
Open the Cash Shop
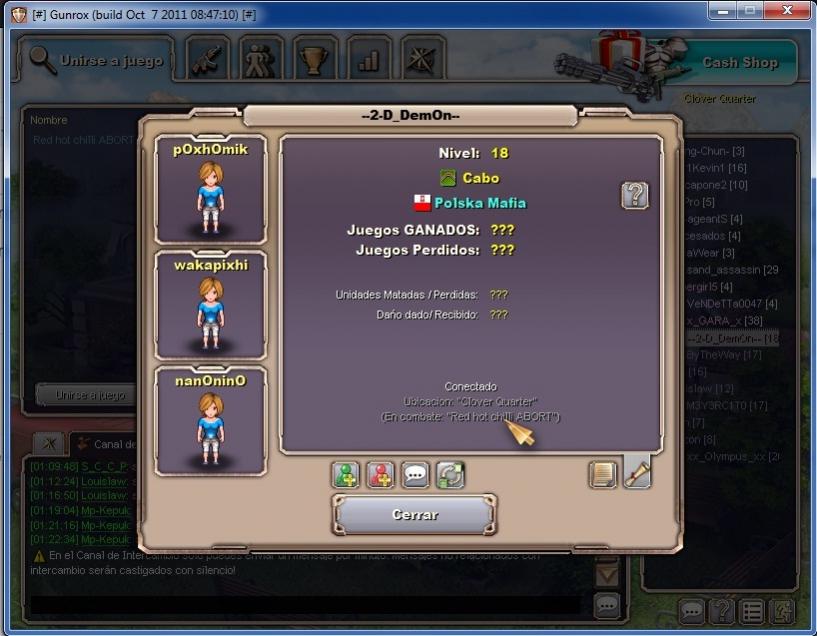click(x=739, y=62)
